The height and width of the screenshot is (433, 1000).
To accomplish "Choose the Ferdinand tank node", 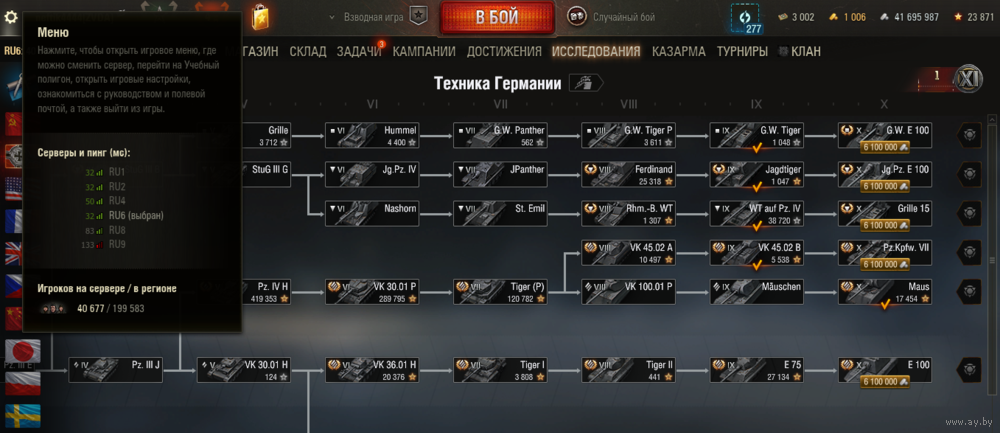I will [x=628, y=175].
